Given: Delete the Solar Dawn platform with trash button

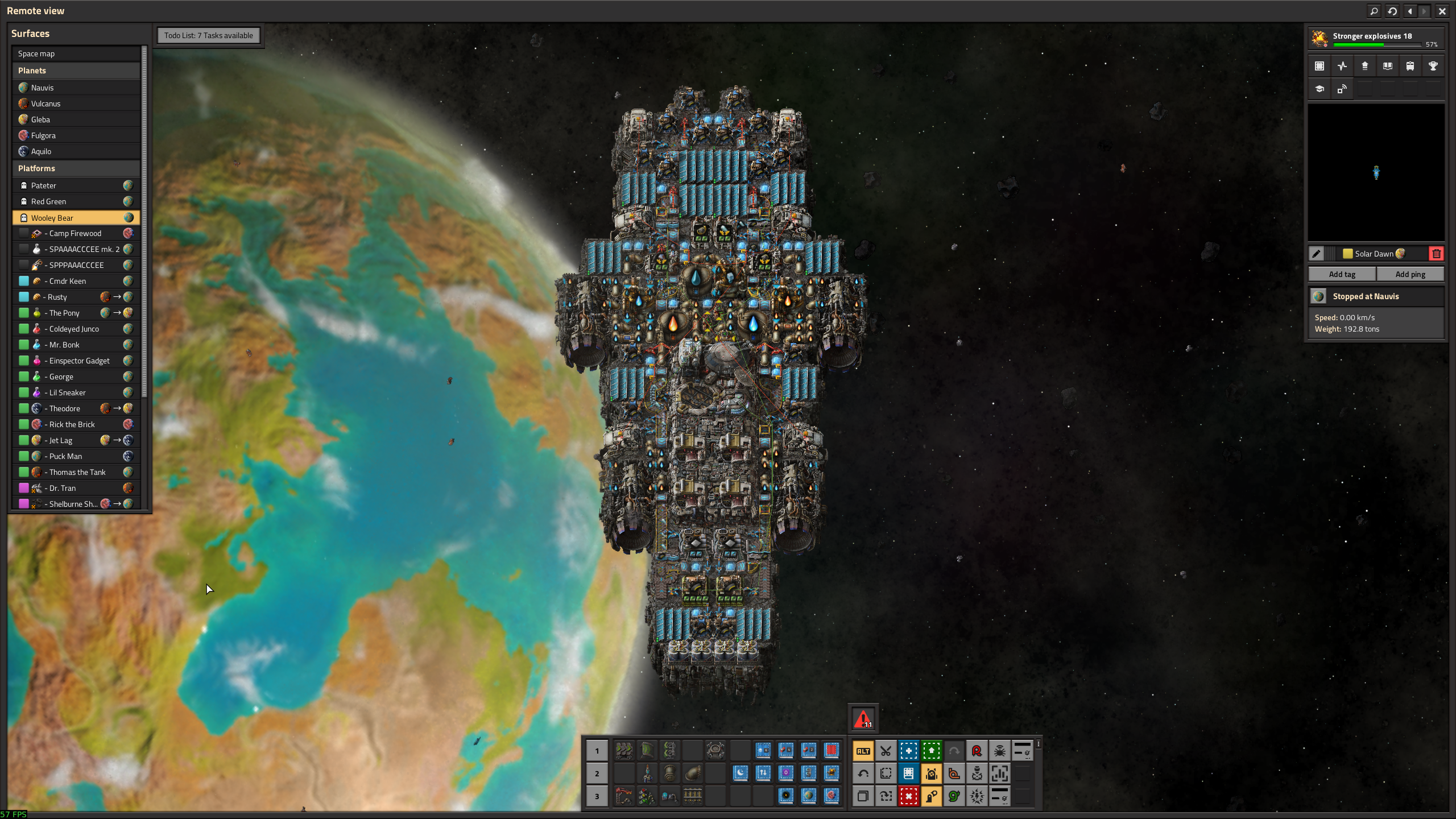Looking at the screenshot, I should [x=1436, y=254].
